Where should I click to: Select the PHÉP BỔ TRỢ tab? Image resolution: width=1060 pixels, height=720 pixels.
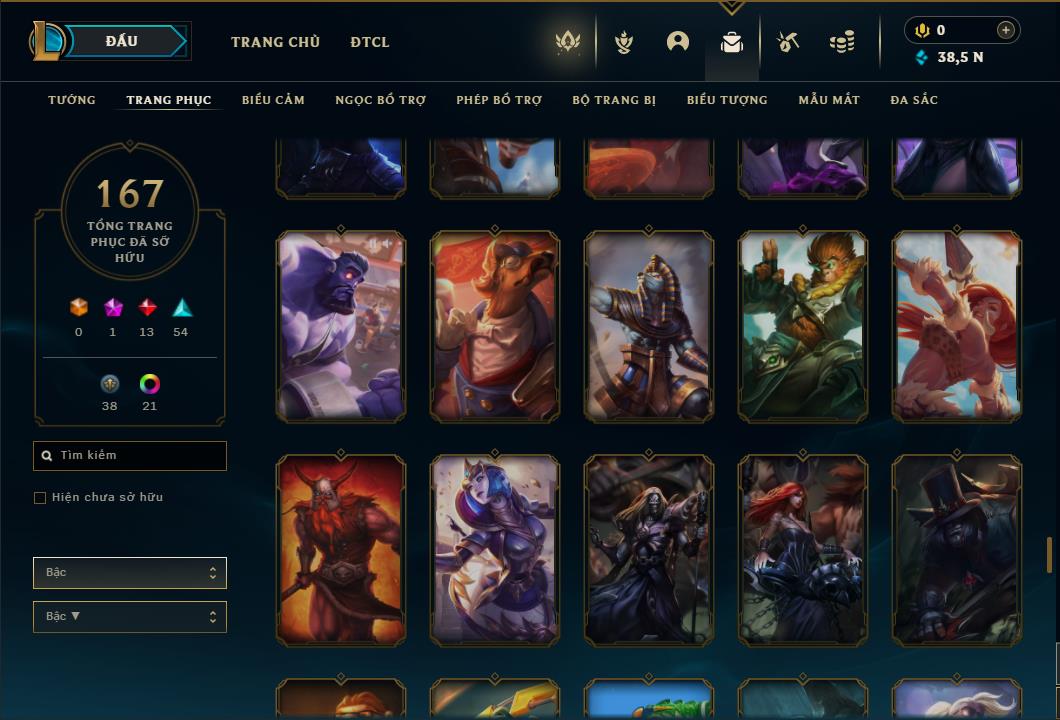pos(499,100)
